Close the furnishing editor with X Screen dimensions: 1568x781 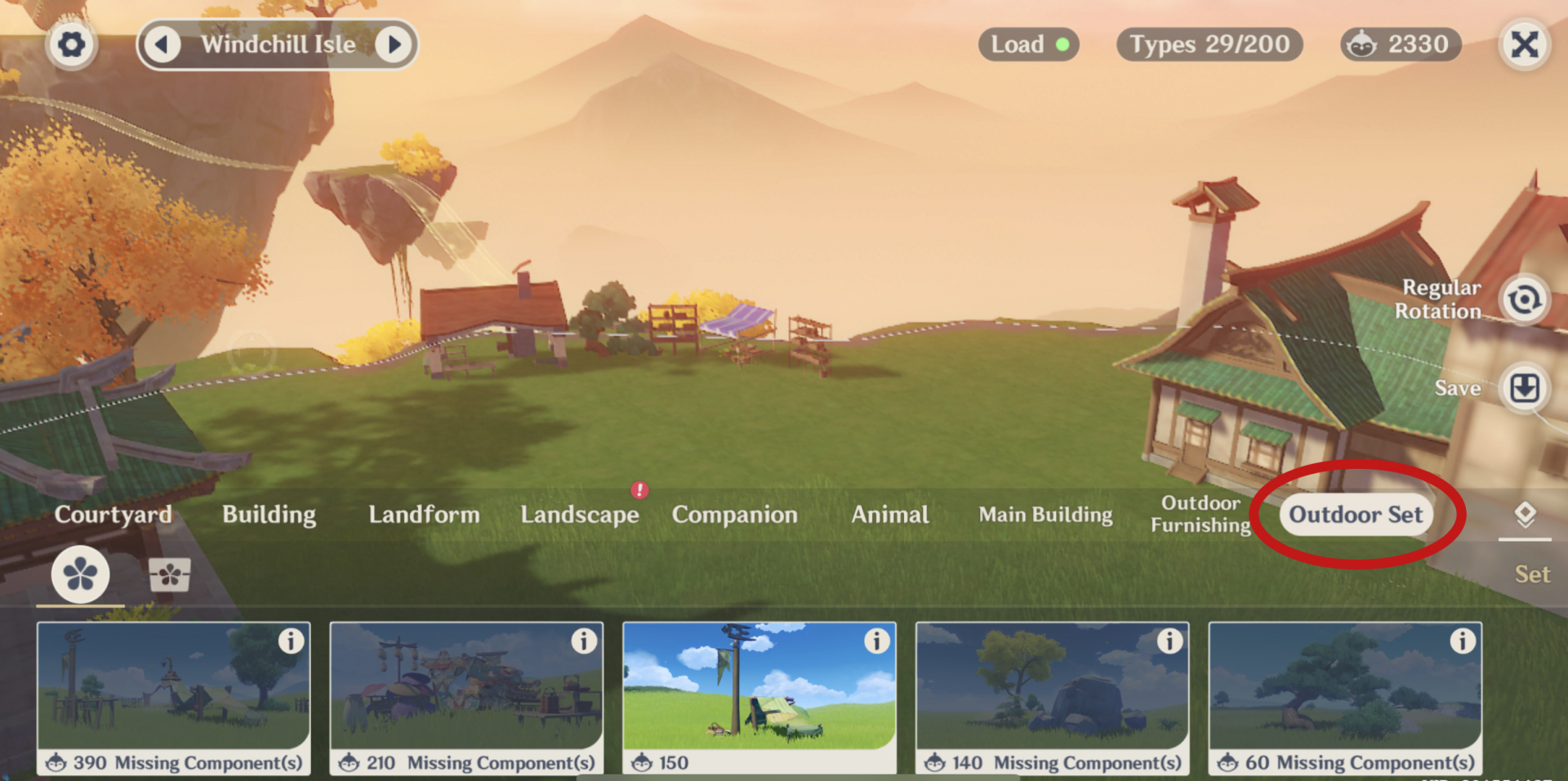(x=1524, y=44)
